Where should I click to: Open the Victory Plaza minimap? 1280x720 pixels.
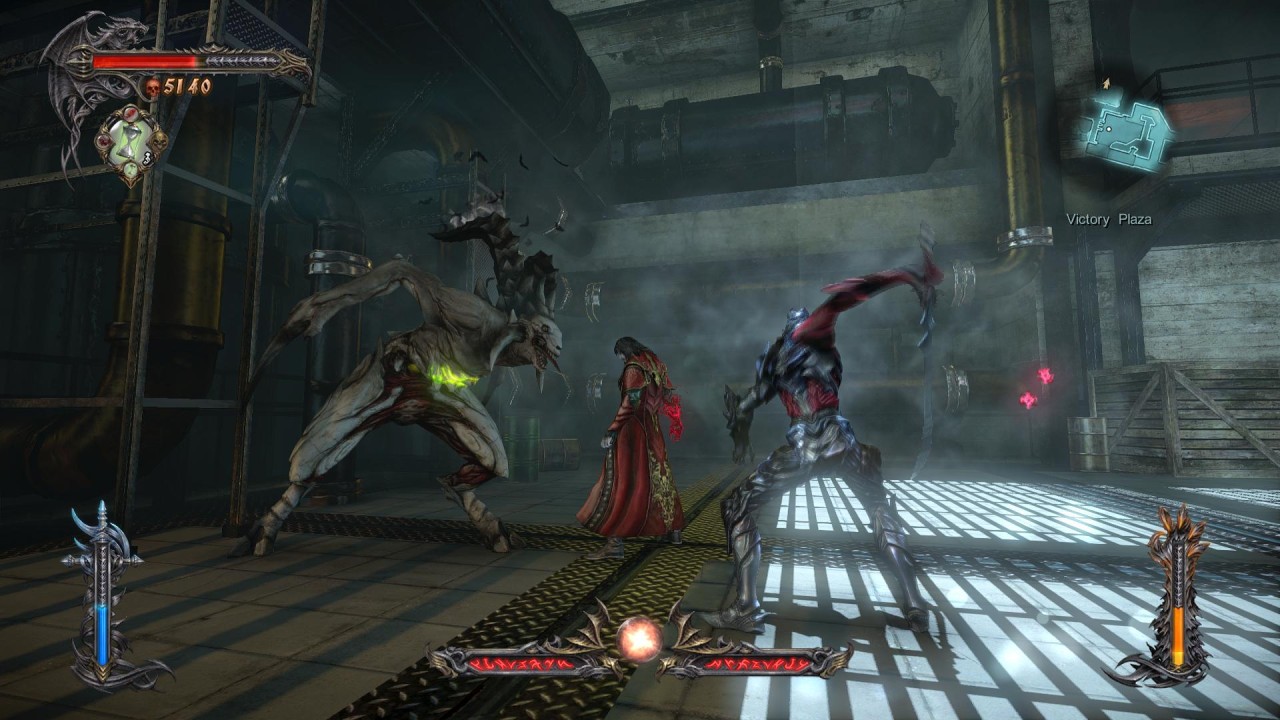click(1125, 130)
